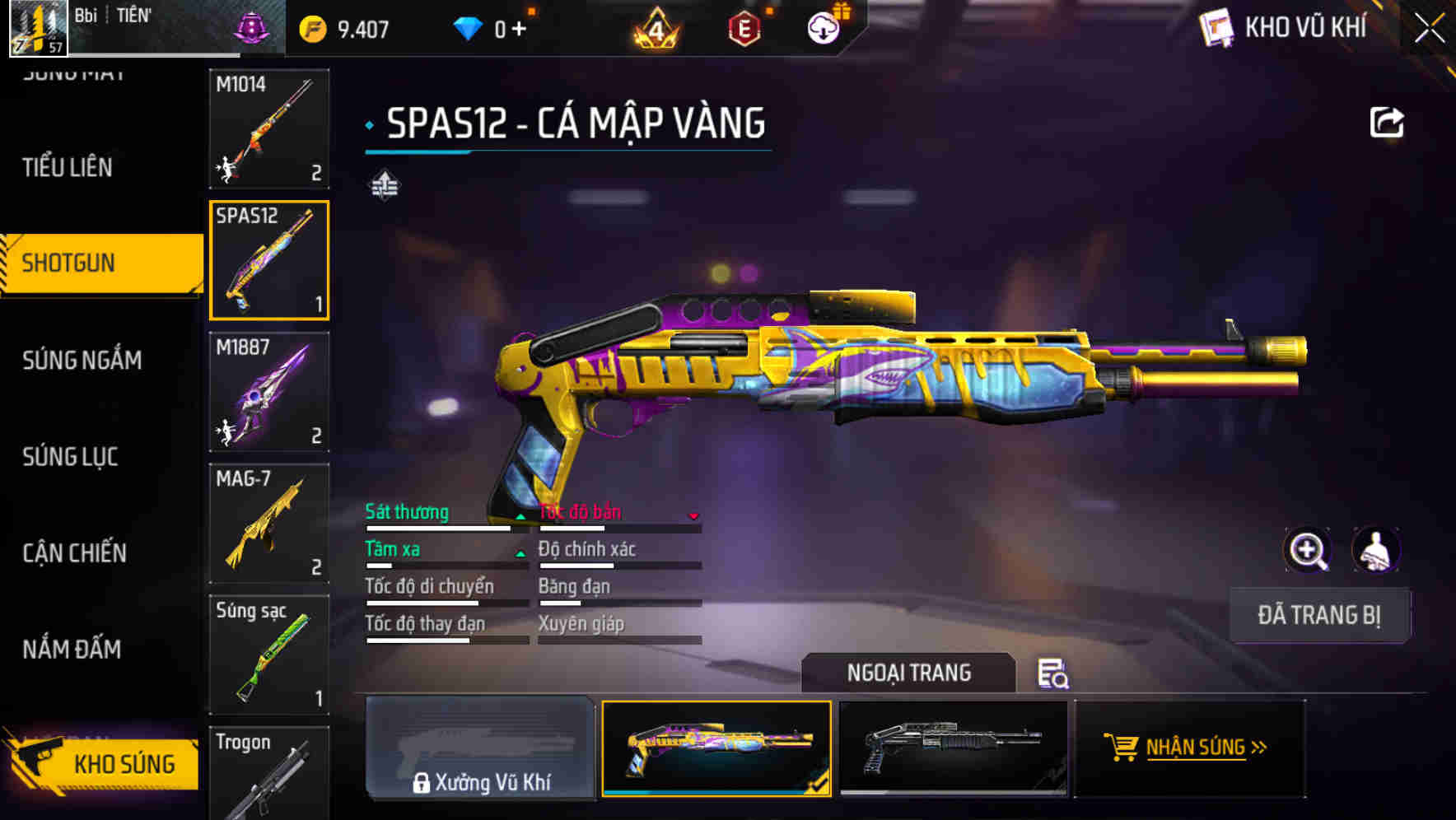Viewport: 1456px width, 820px height.
Task: Add diamonds with the plus button
Action: pyautogui.click(x=519, y=29)
